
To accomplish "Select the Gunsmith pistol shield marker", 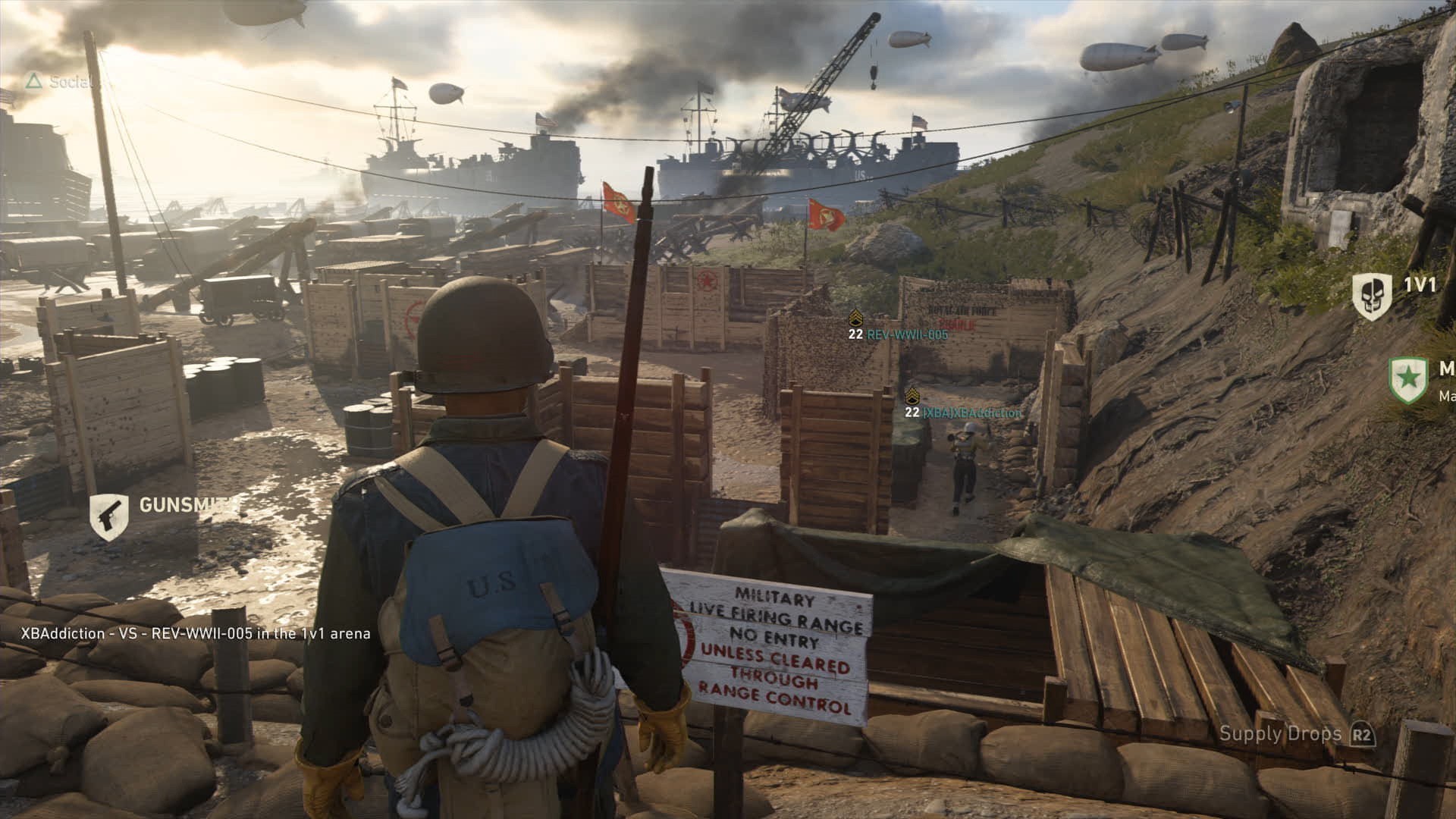I will (x=109, y=516).
